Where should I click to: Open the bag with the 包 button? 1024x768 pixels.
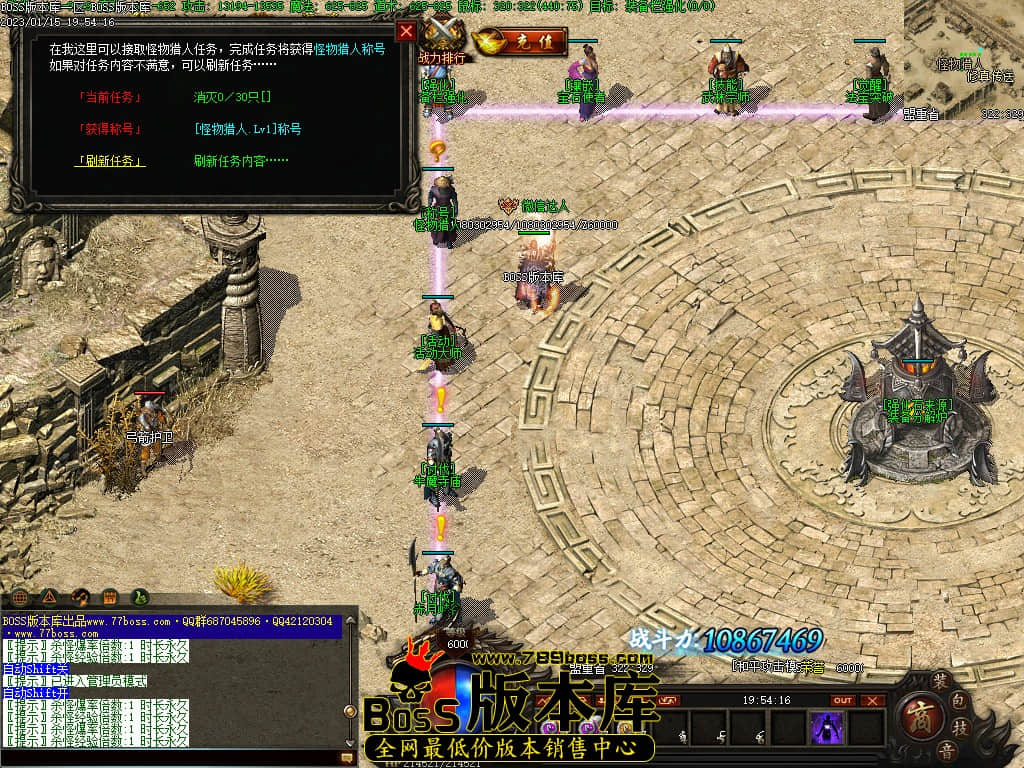(x=958, y=700)
